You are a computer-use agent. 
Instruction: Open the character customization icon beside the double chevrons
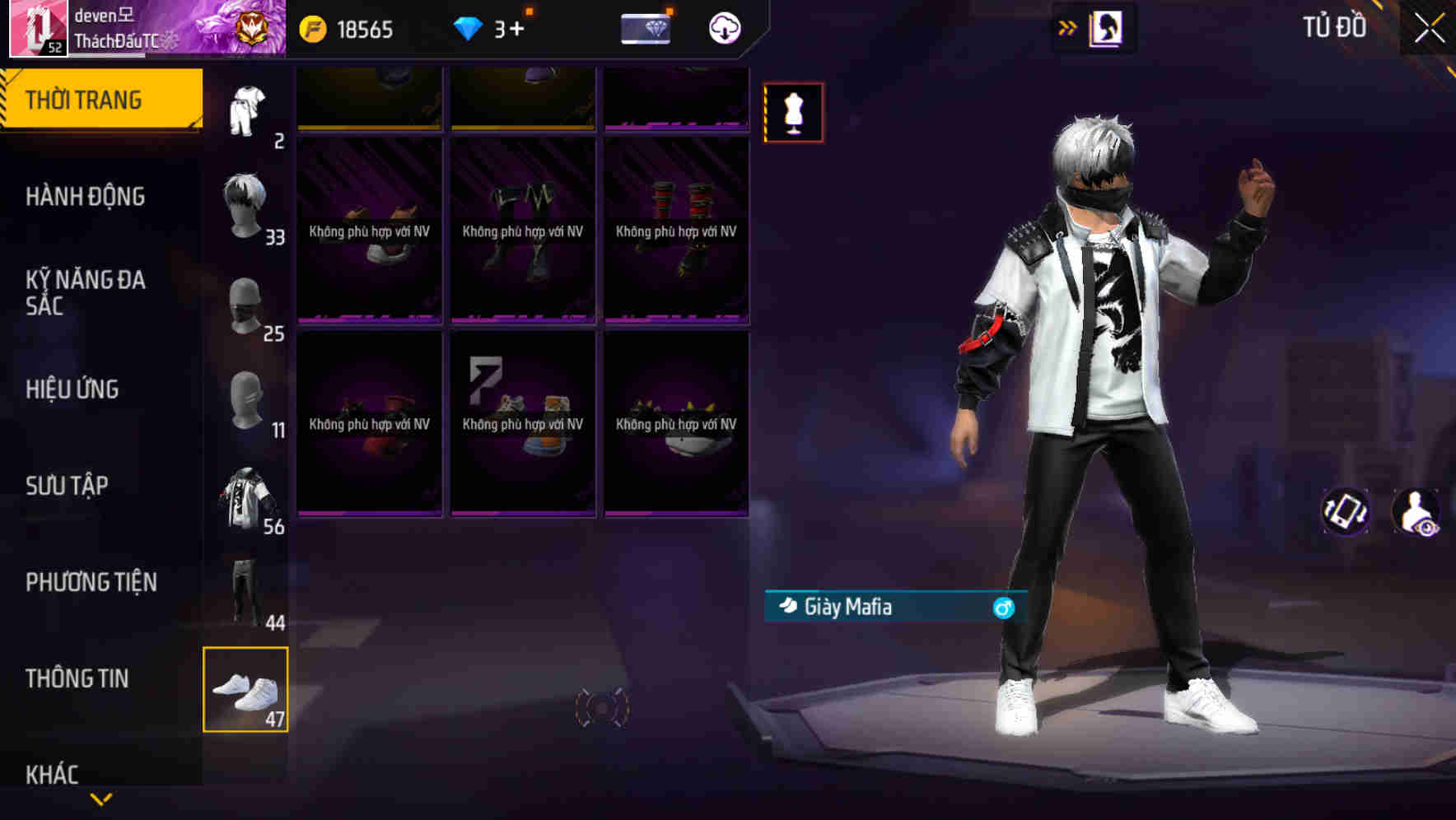tap(1106, 27)
